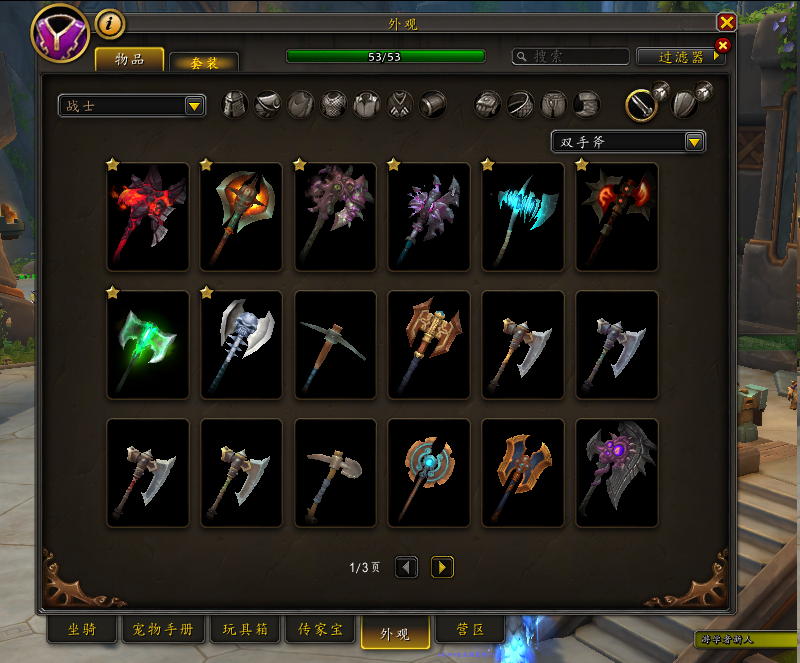Viewport: 800px width, 663px height.
Task: Switch to the 宠物手册 pet journal tab
Action: click(x=163, y=629)
